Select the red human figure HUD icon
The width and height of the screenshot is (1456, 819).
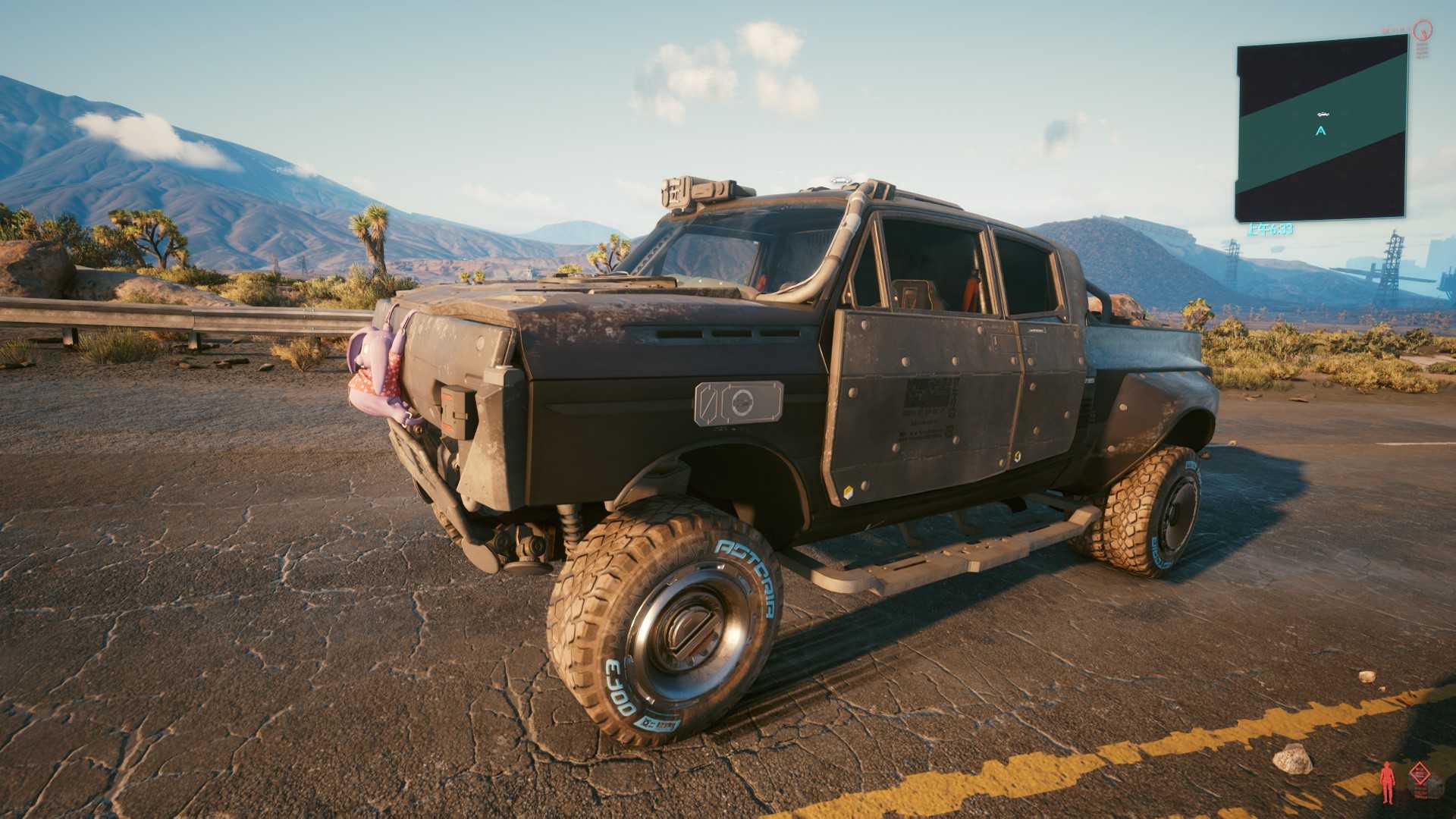point(1388,781)
